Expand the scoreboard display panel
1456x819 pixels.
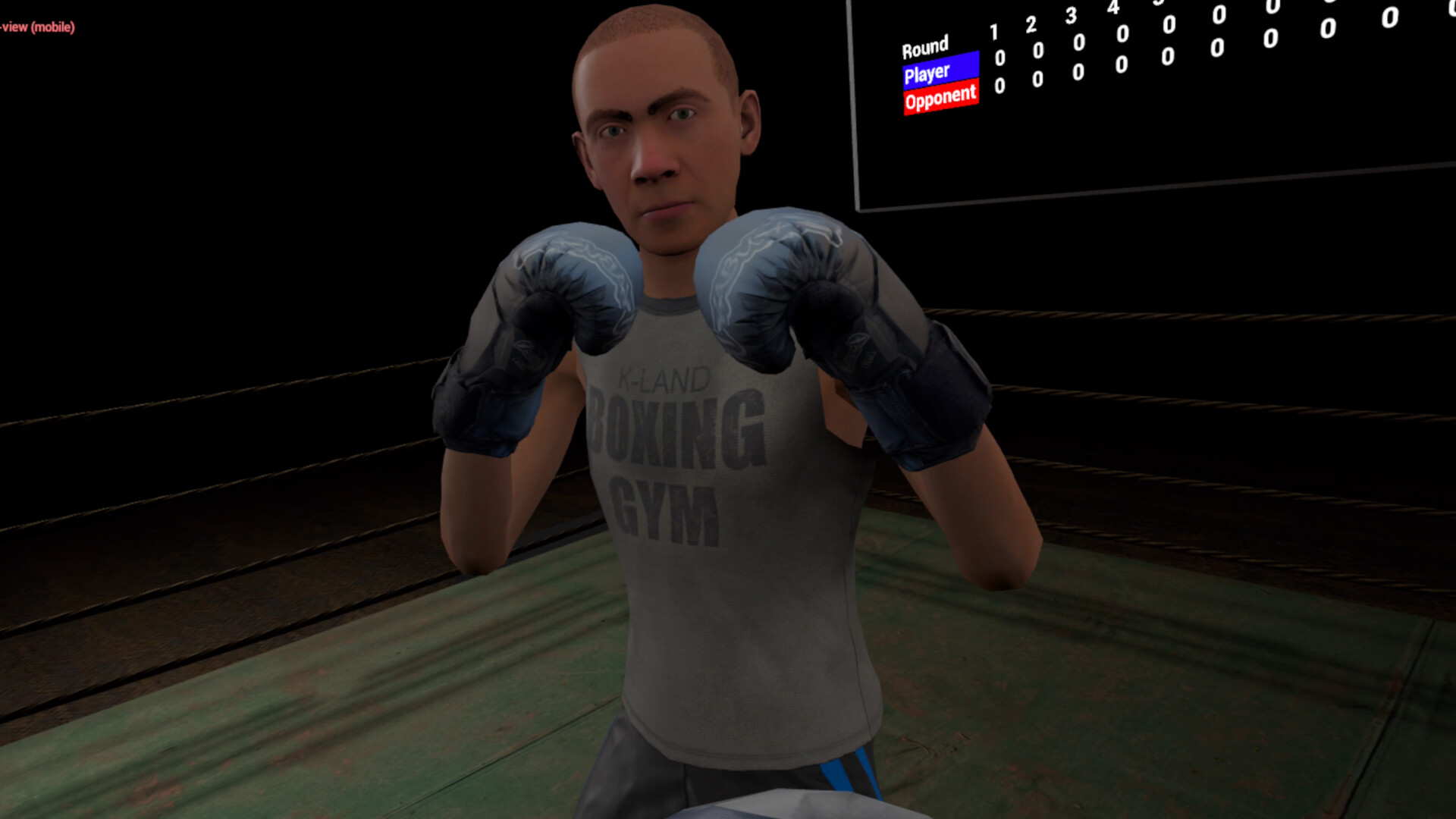pos(1153,106)
